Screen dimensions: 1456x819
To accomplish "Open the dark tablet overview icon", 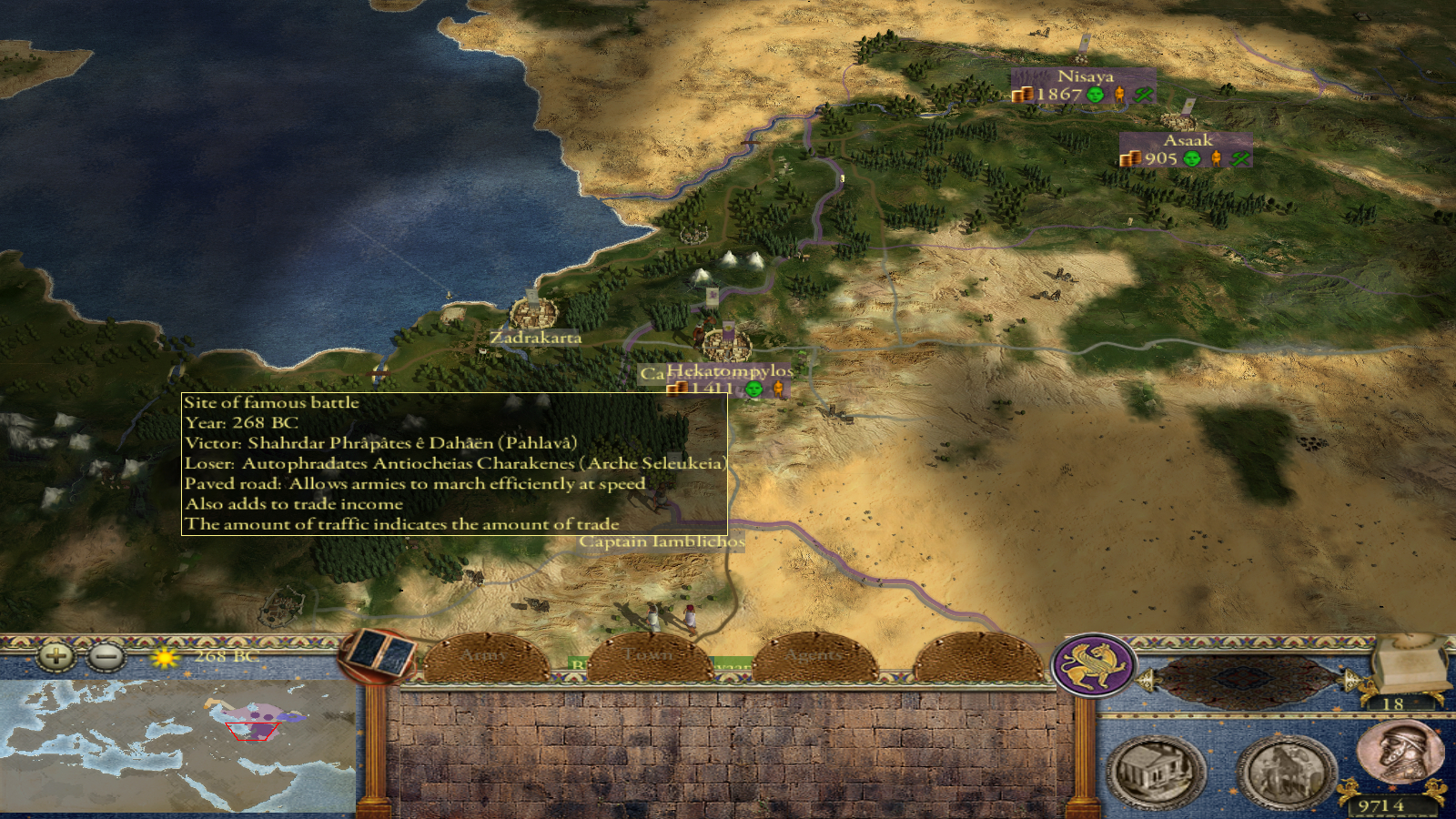I will click(x=379, y=654).
